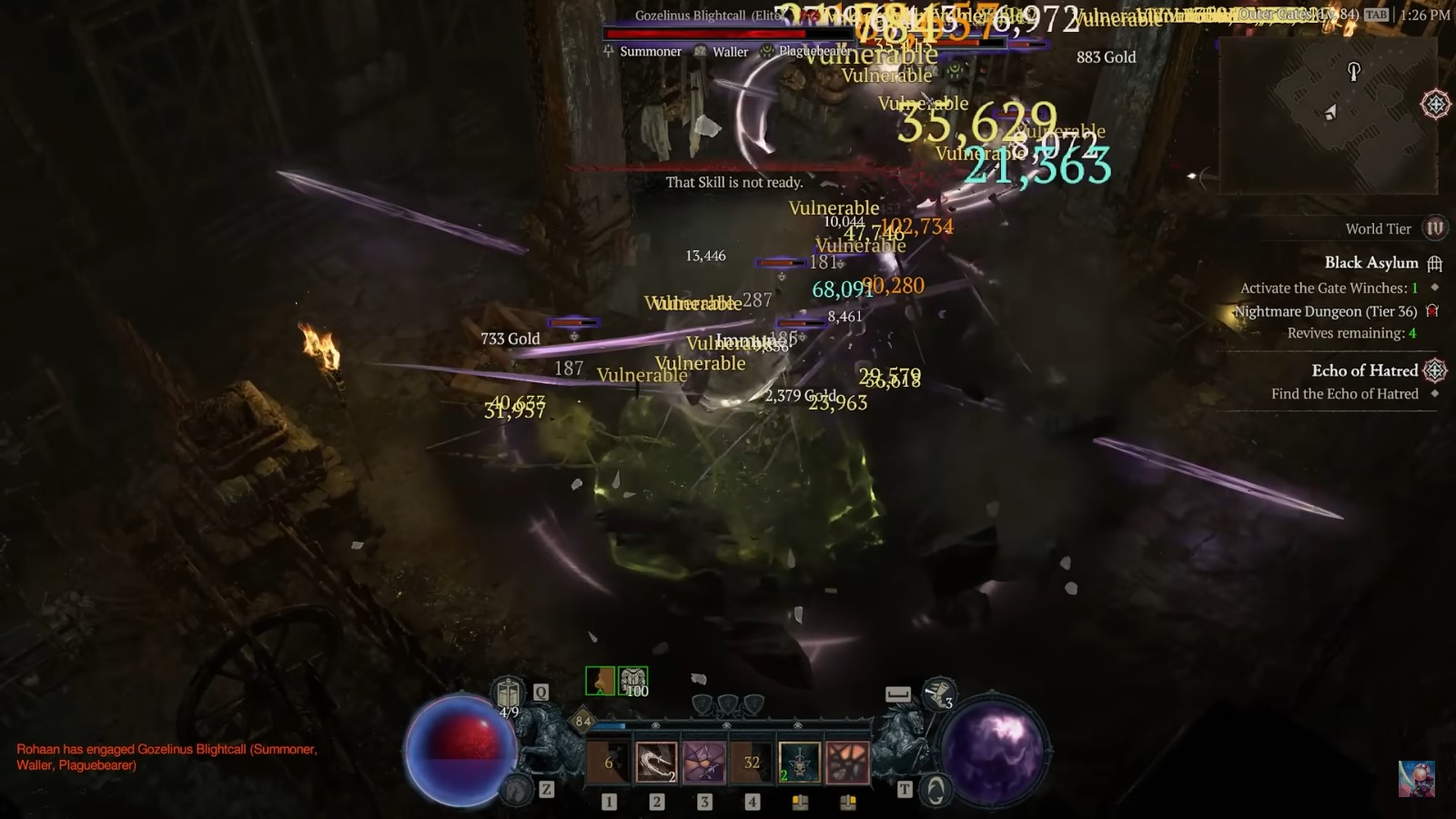Expand the Find the Echo of Hatred objective diamond
Screen dimensions: 1456x819
pos(1436,394)
